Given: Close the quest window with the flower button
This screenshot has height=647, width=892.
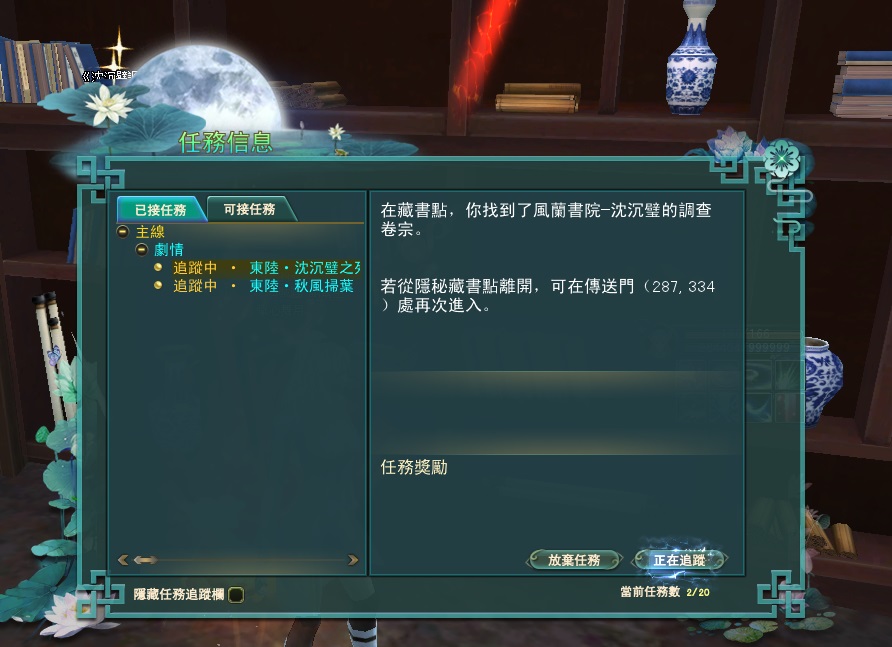Looking at the screenshot, I should [x=781, y=158].
